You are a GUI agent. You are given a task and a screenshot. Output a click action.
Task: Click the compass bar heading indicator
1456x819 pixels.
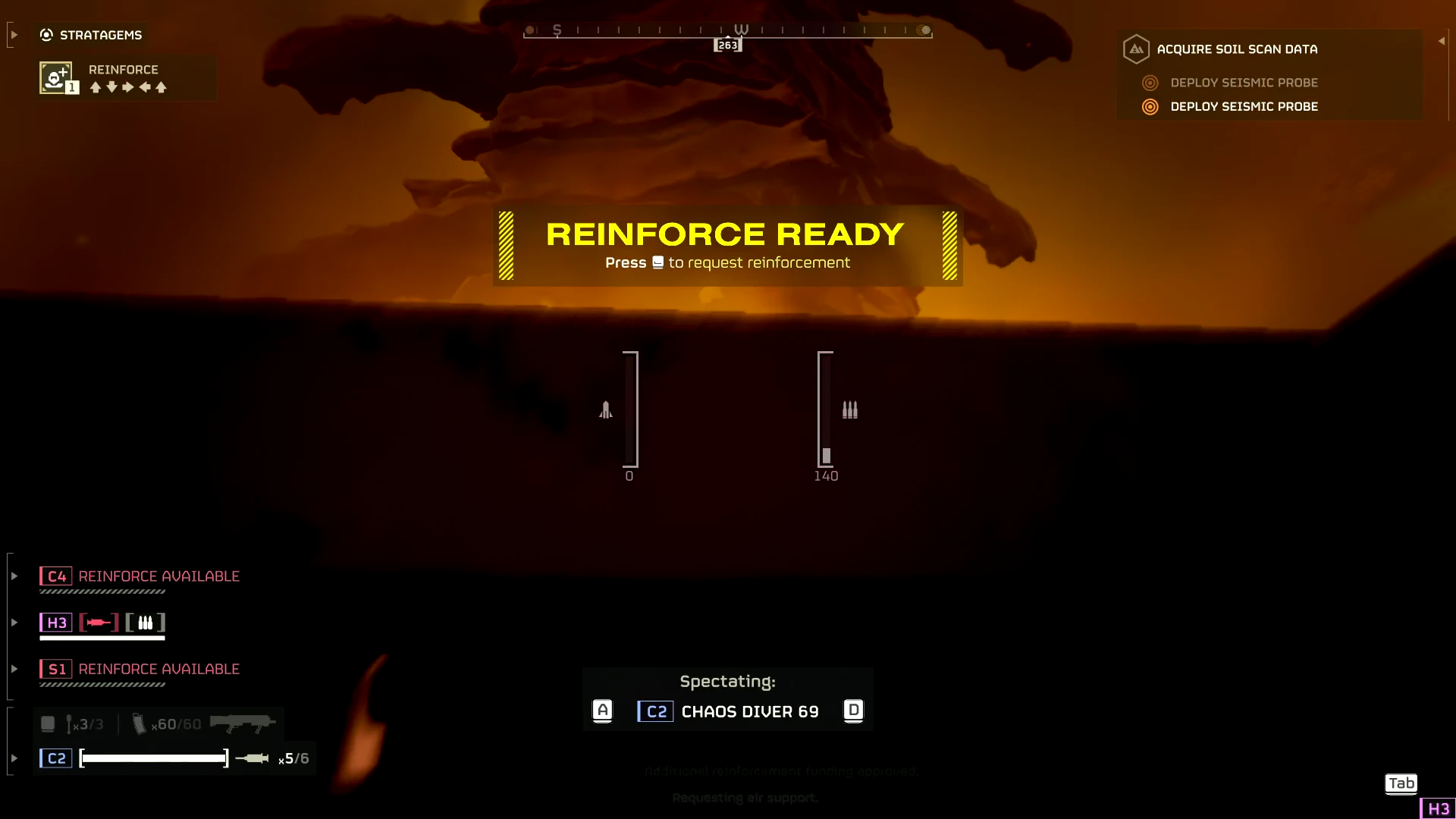coord(727,45)
